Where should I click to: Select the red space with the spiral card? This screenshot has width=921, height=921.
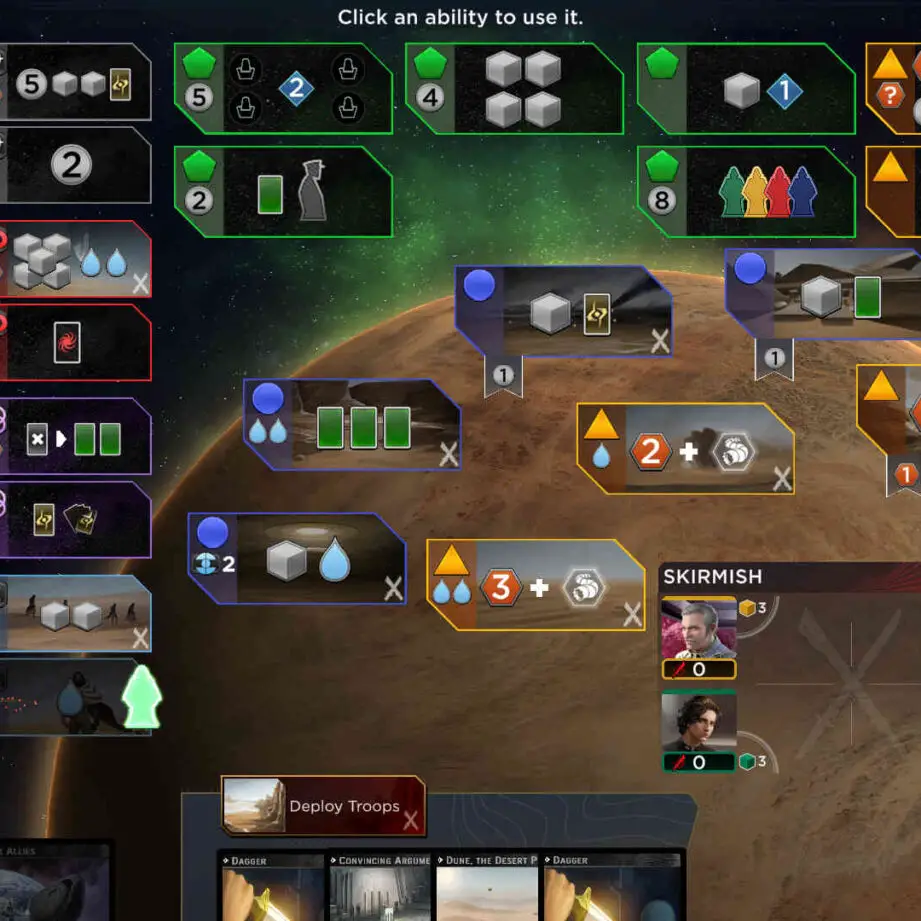(75, 343)
